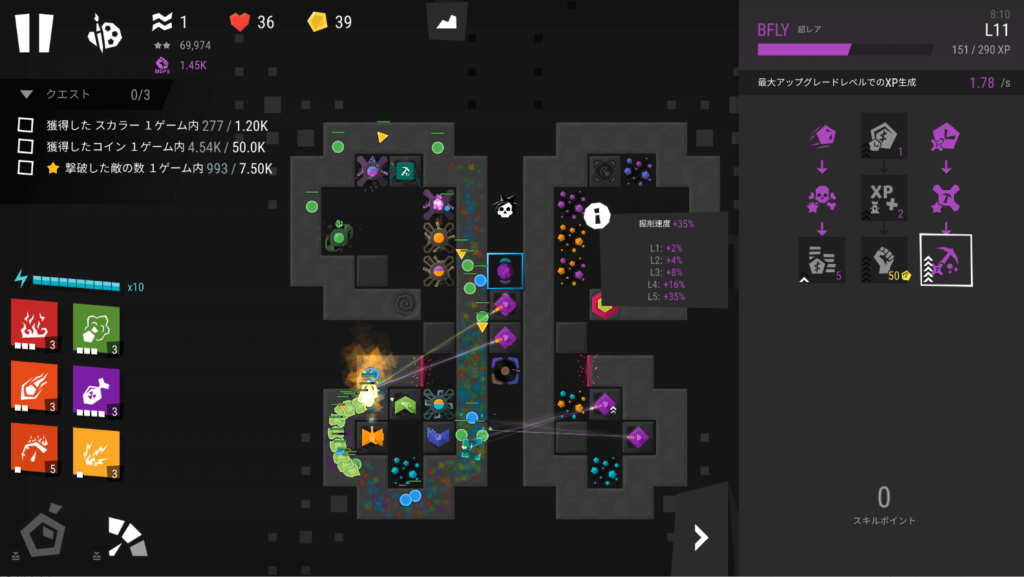The width and height of the screenshot is (1024, 577).
Task: Select the segmented fan speed control icon
Action: point(127,536)
